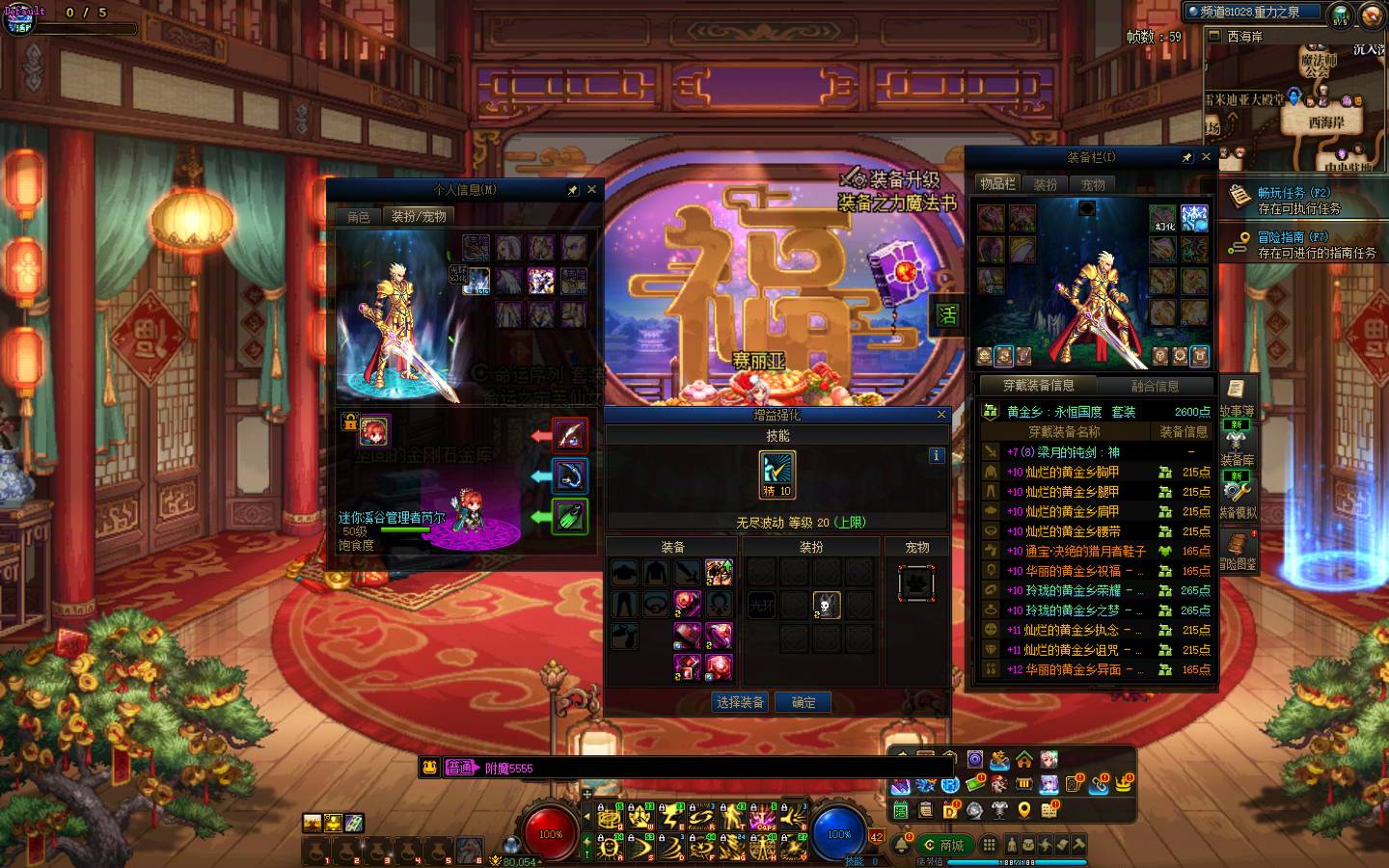Select the skull costume slot in buff panel

click(826, 605)
